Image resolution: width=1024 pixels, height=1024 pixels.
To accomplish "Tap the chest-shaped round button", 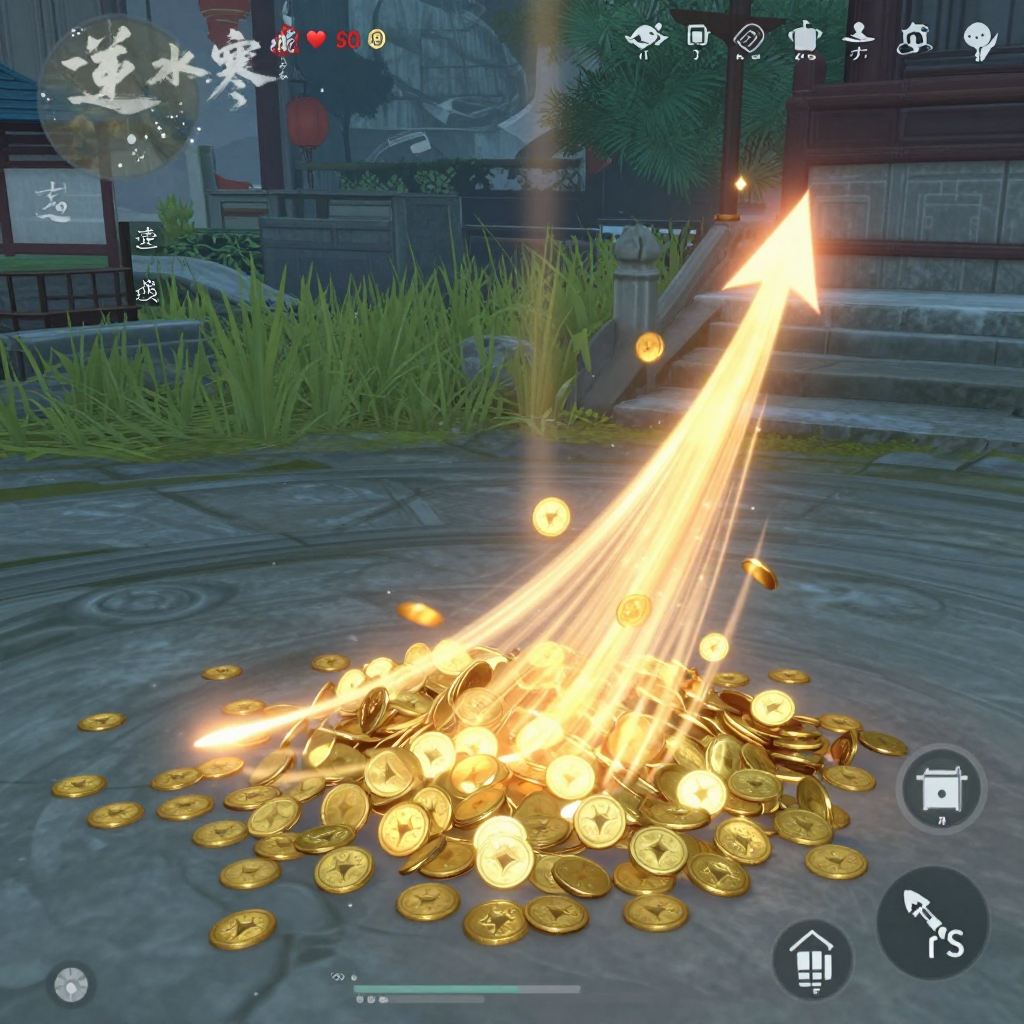I will click(941, 789).
